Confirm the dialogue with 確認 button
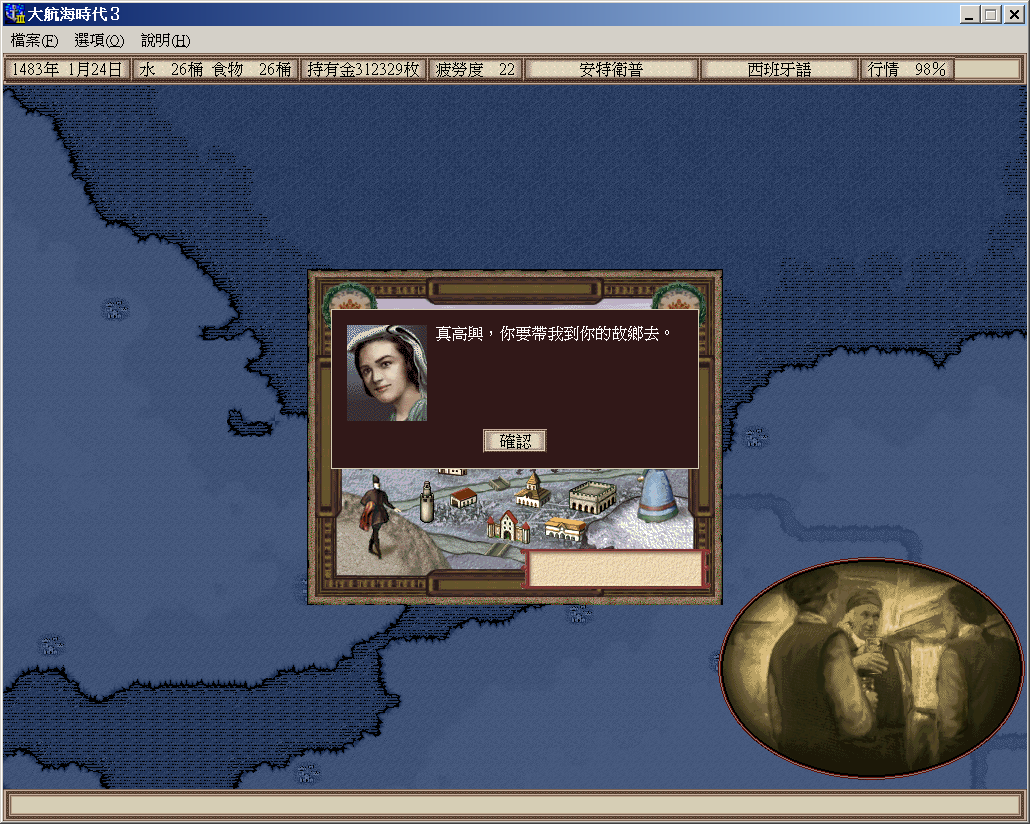This screenshot has width=1030, height=824. 515,441
